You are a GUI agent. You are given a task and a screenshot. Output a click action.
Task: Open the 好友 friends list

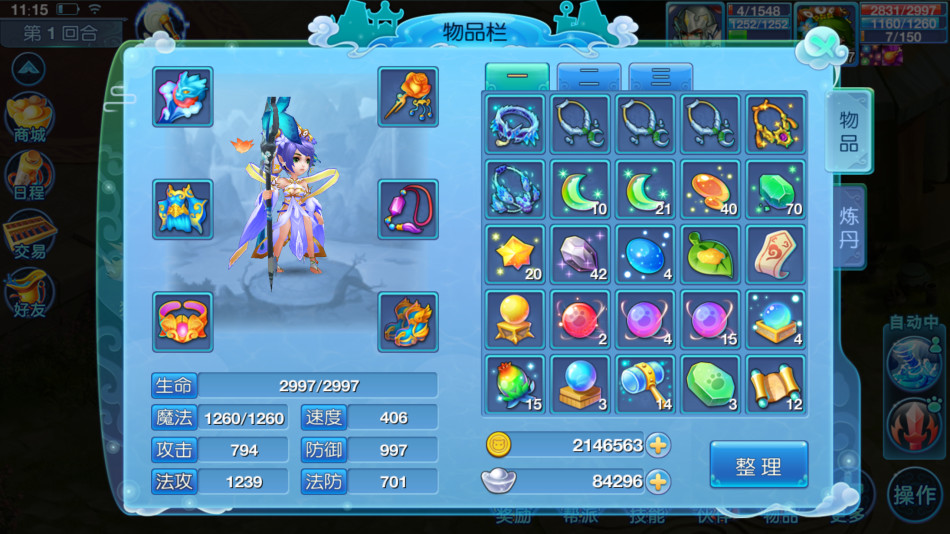click(27, 297)
